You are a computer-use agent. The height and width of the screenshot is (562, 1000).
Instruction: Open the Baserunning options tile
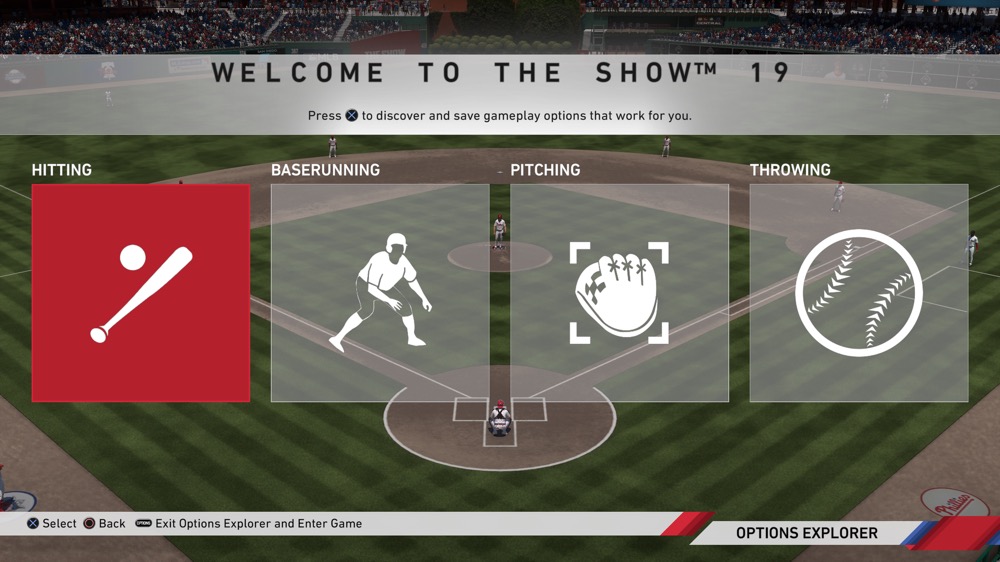click(x=380, y=293)
